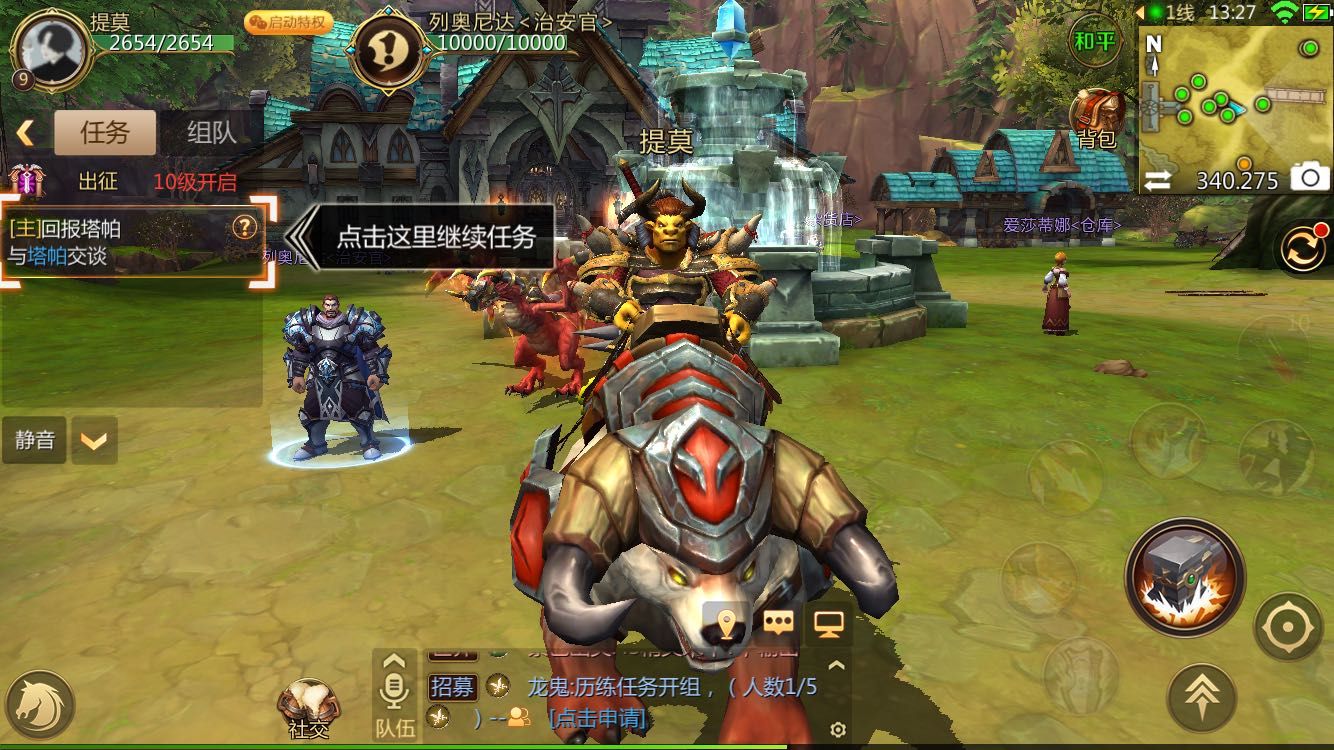
Task: Toggle the monitor display icon above the chat
Action: click(831, 622)
